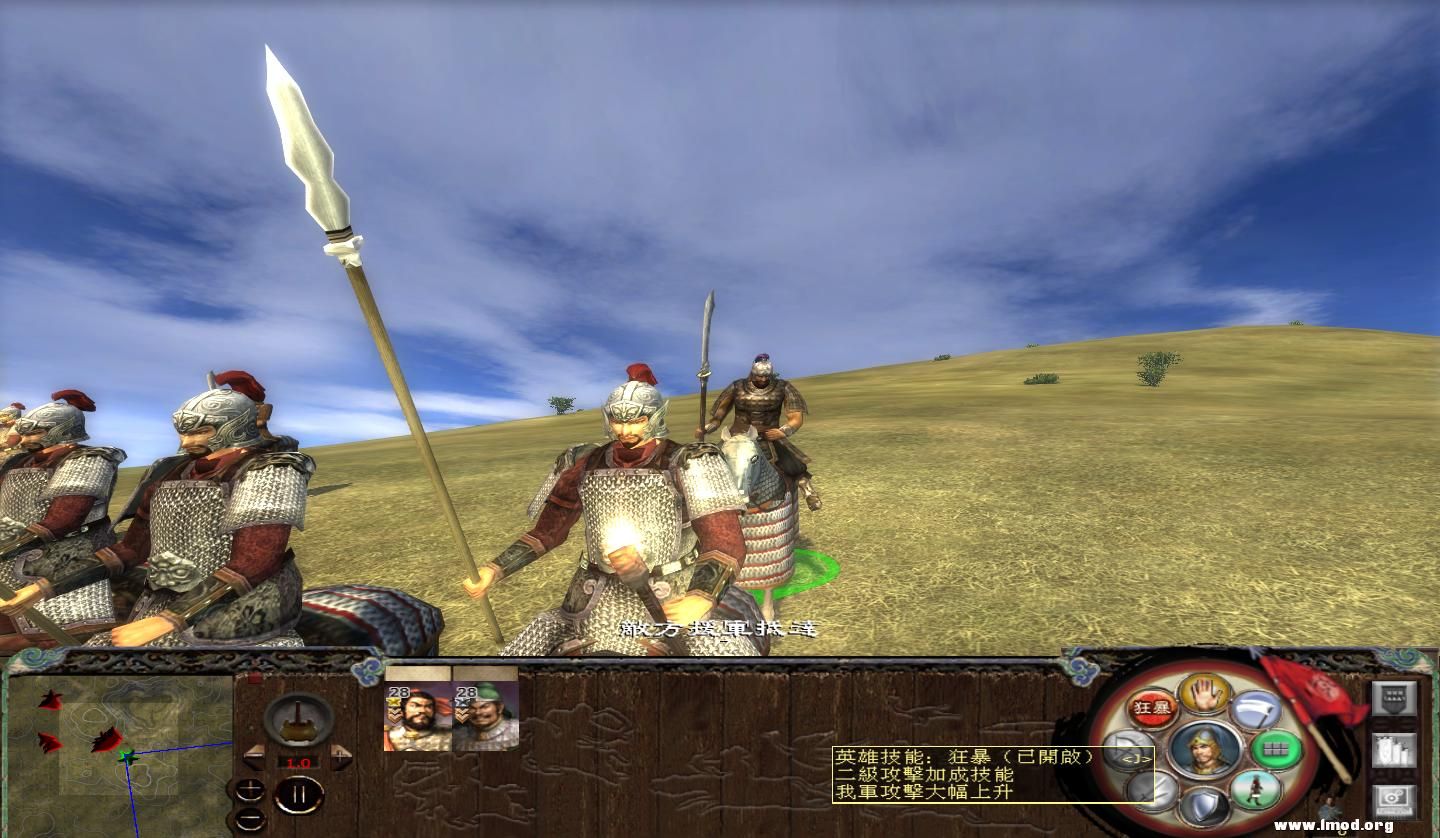Activate the red 狂暴 berserk hero skill
The image size is (1440, 838).
1151,708
